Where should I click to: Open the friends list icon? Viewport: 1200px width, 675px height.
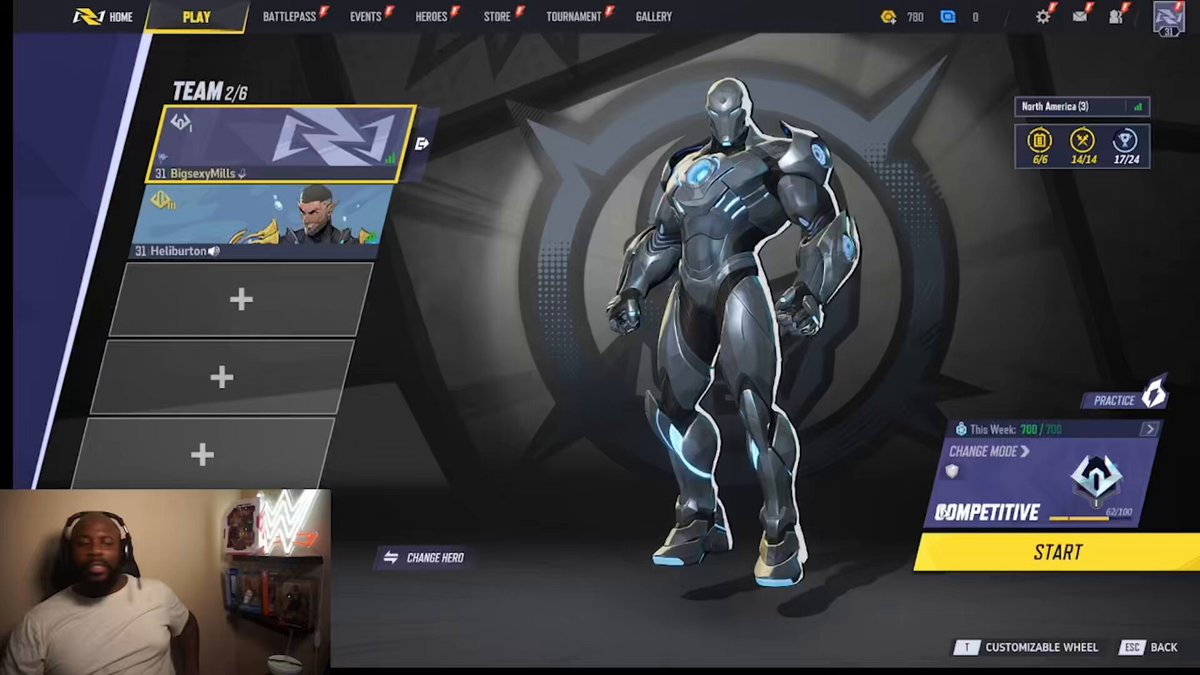pos(1114,17)
